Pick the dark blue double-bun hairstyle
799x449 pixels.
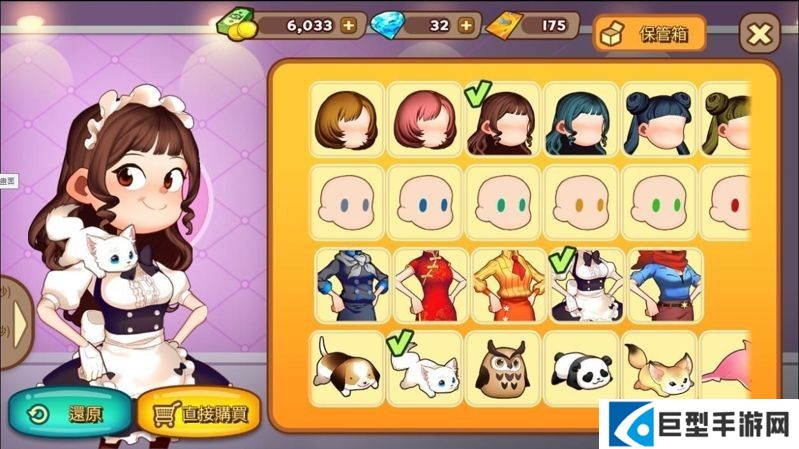click(x=657, y=122)
